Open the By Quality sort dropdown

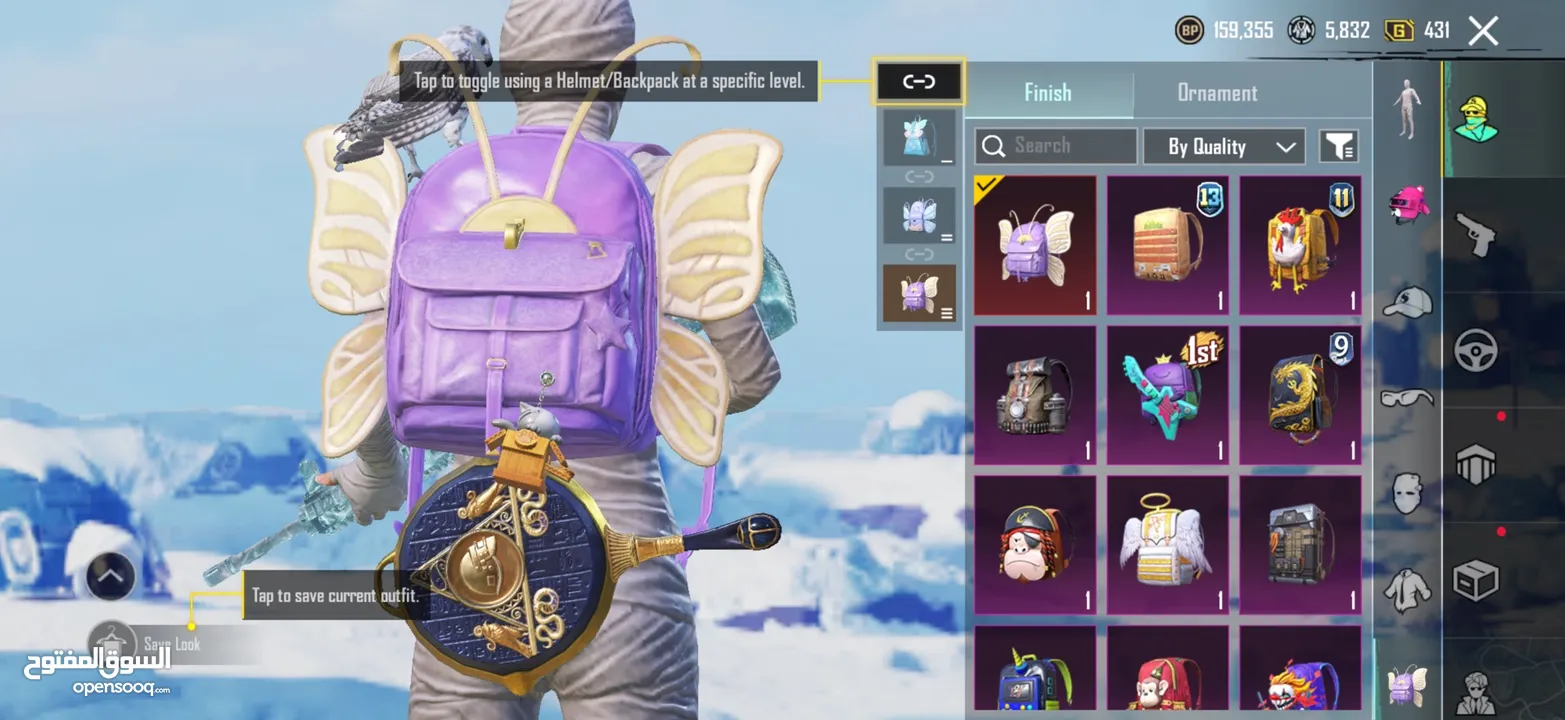1223,146
